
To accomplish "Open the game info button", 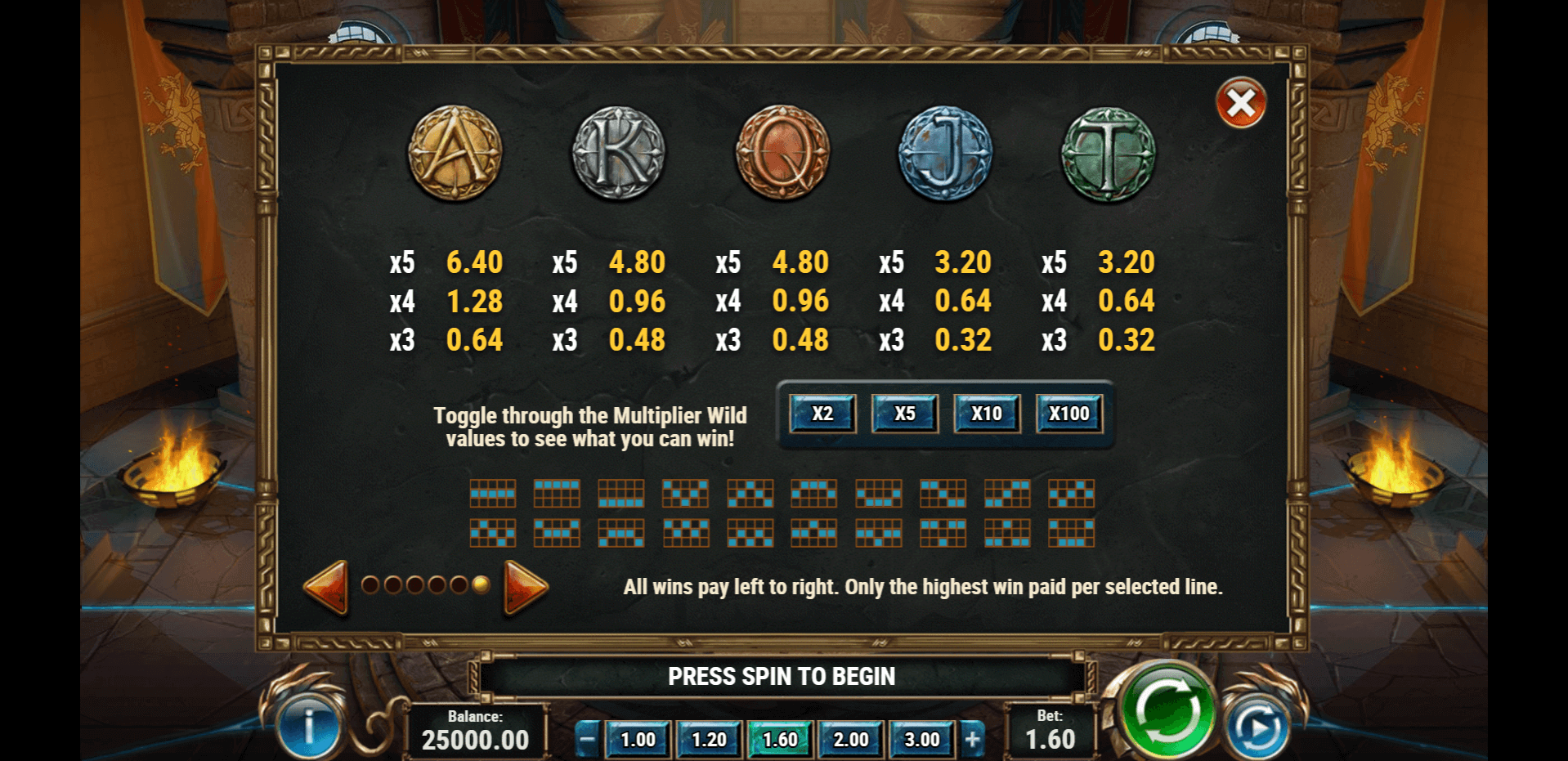I will coord(308,727).
